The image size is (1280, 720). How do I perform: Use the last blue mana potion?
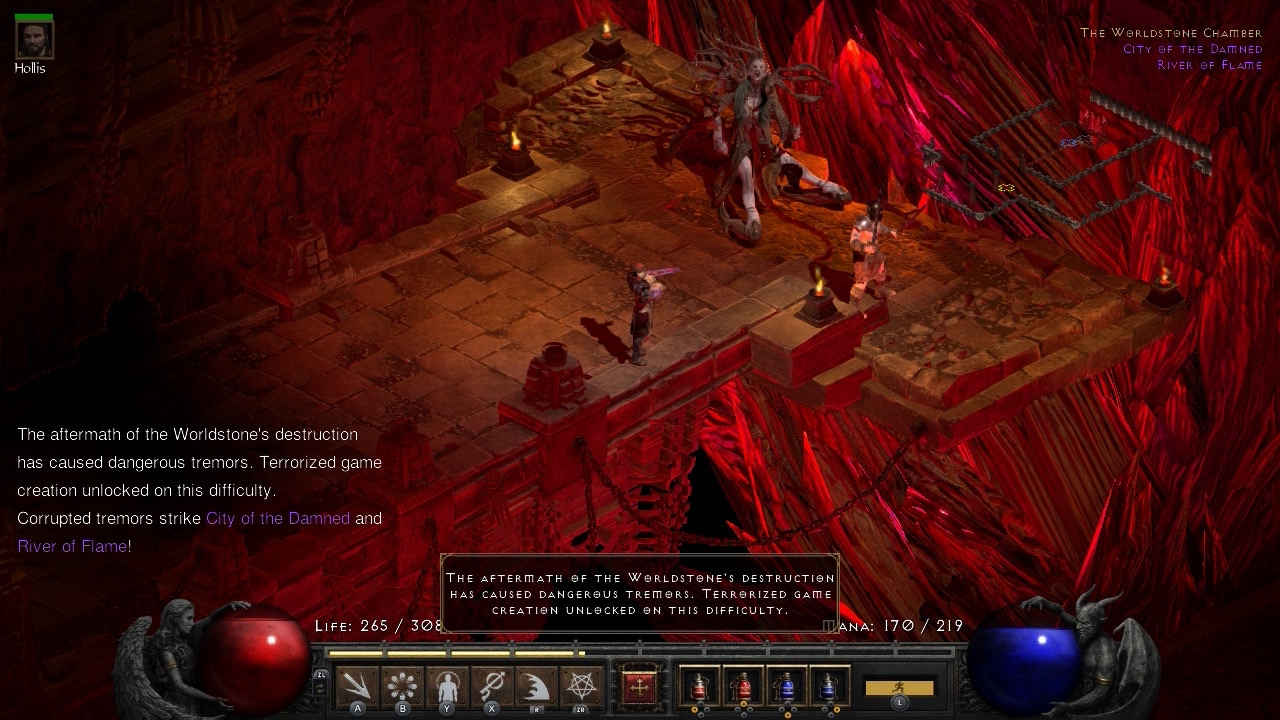(x=829, y=687)
